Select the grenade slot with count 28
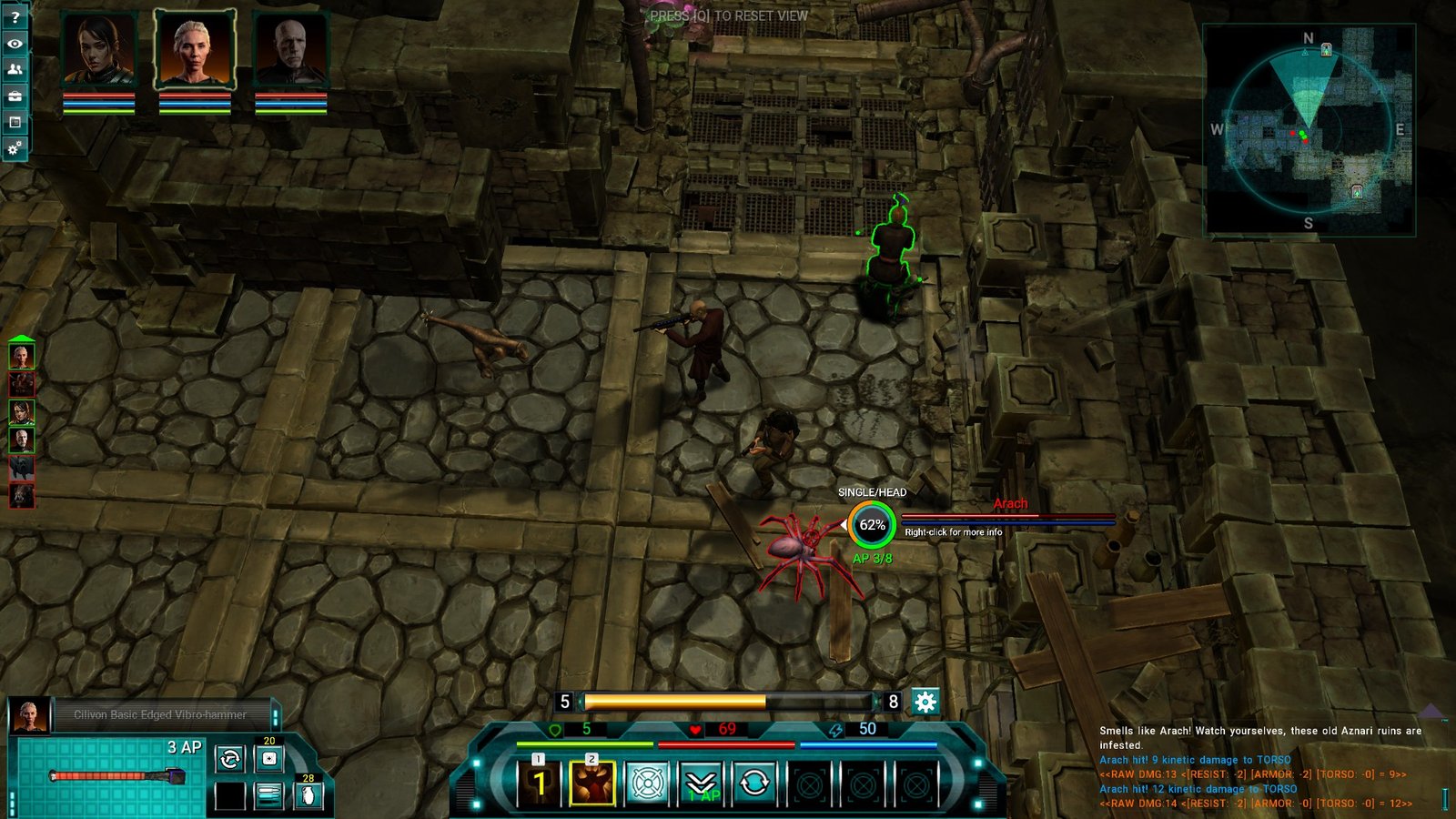Image resolution: width=1456 pixels, height=819 pixels. [x=308, y=795]
